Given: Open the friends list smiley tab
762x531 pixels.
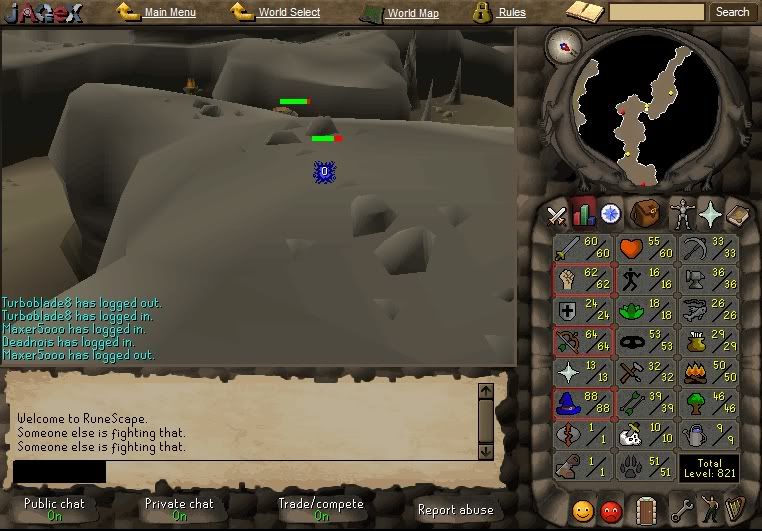Looking at the screenshot, I should pos(582,510).
